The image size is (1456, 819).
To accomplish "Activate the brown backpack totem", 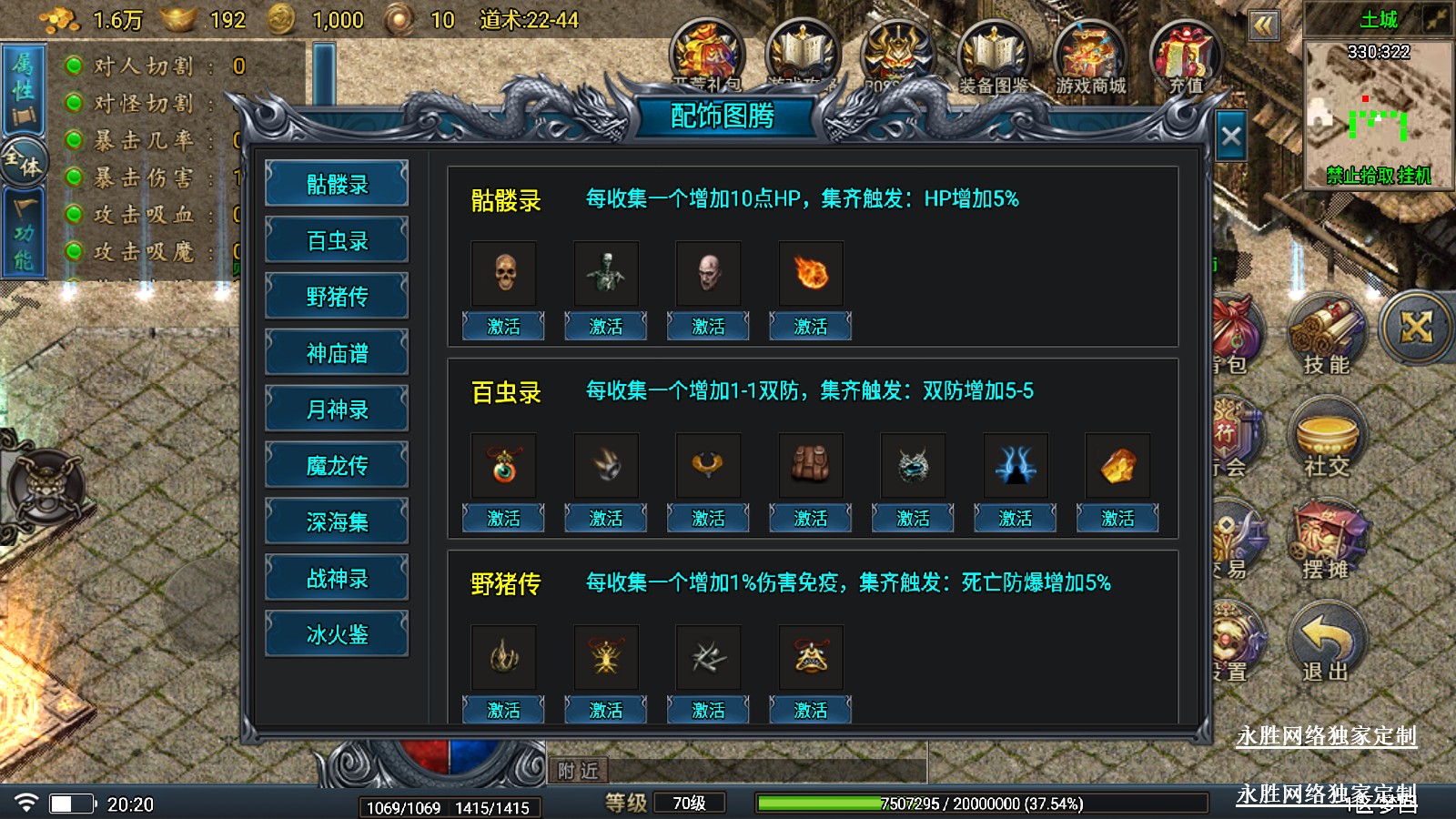I will [810, 518].
